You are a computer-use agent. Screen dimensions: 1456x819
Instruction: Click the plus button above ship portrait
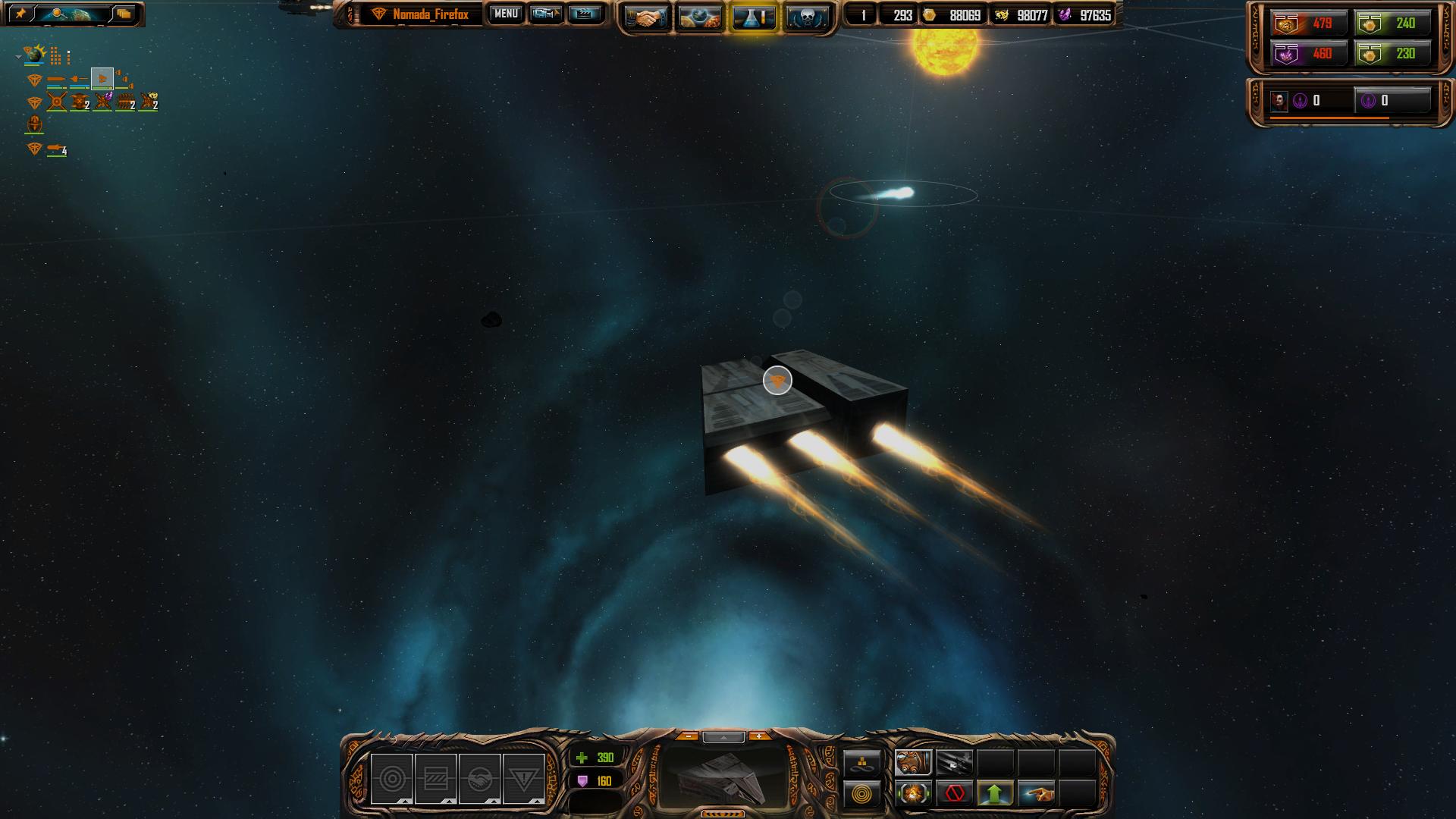[x=758, y=736]
